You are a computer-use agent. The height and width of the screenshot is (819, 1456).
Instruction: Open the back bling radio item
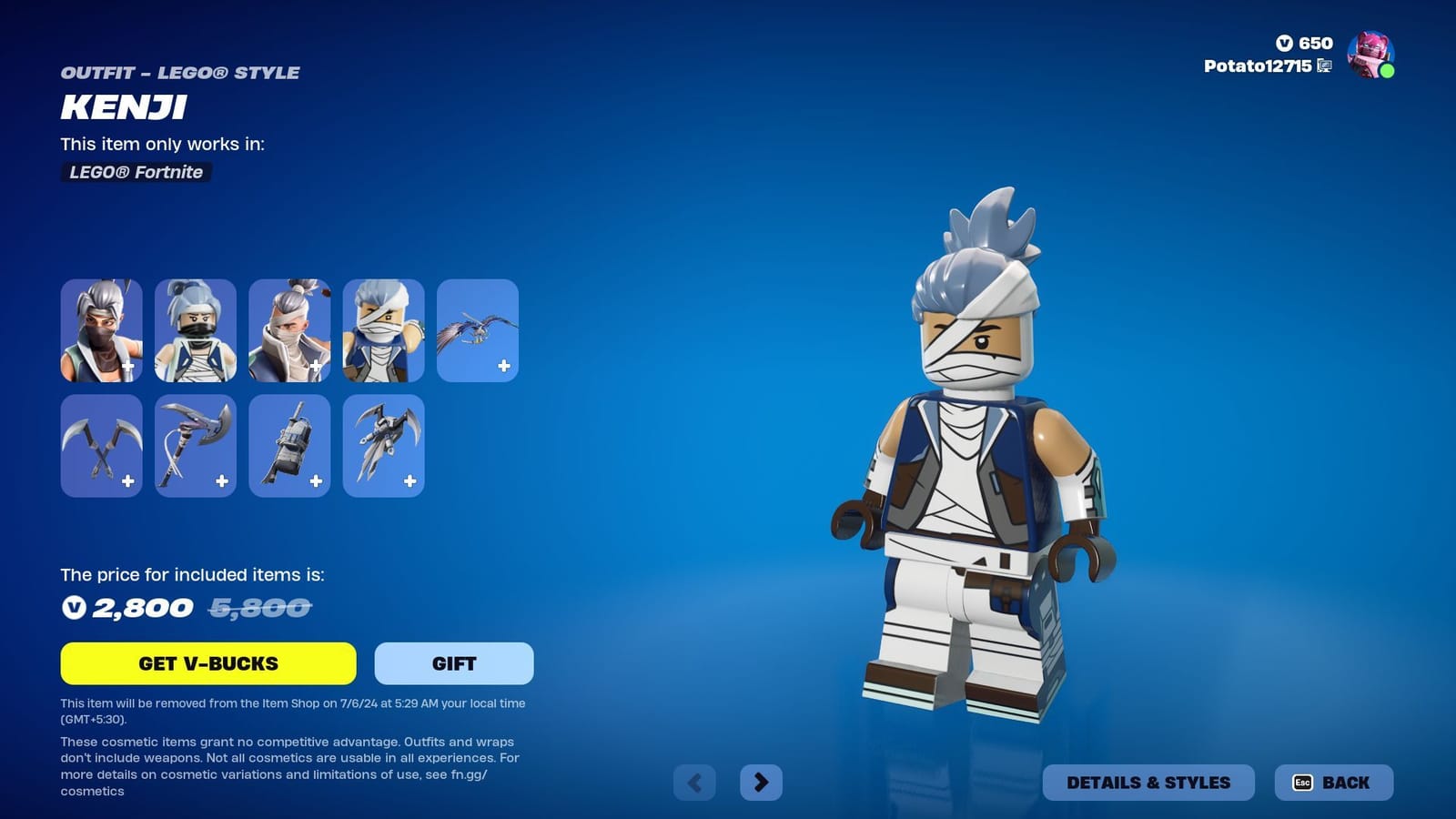pyautogui.click(x=288, y=446)
